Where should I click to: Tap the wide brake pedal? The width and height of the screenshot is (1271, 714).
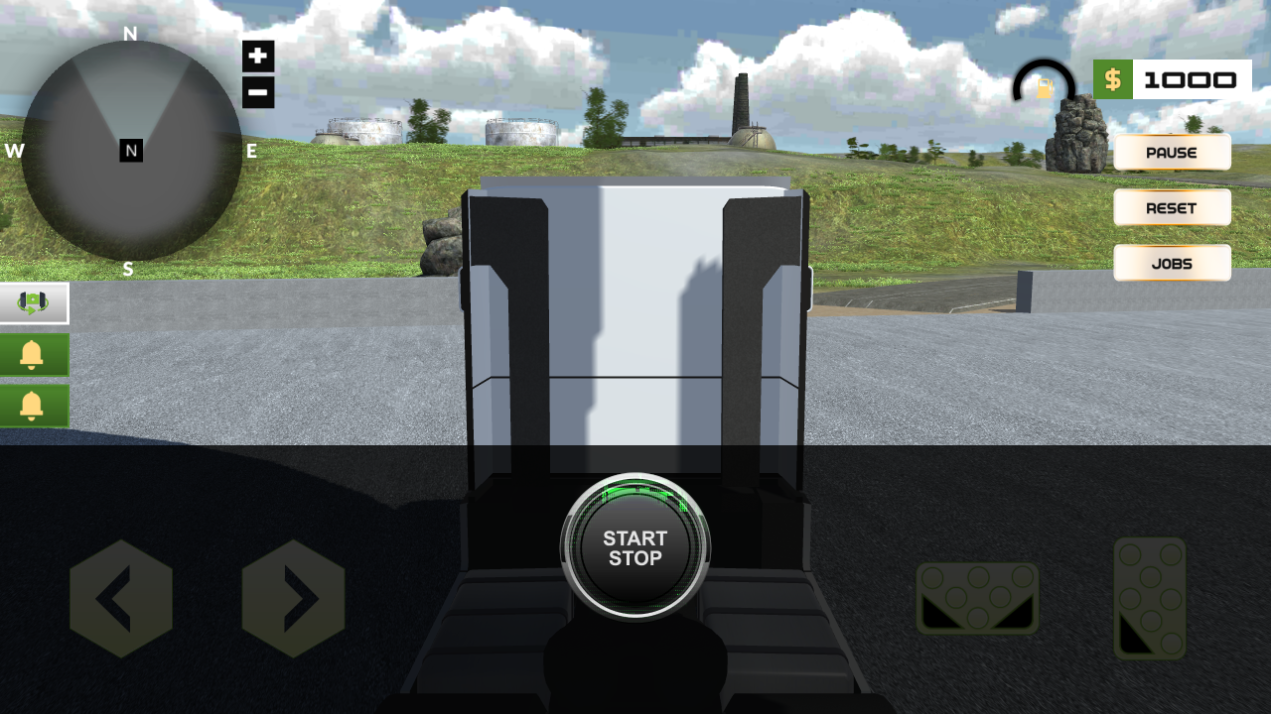tap(977, 598)
